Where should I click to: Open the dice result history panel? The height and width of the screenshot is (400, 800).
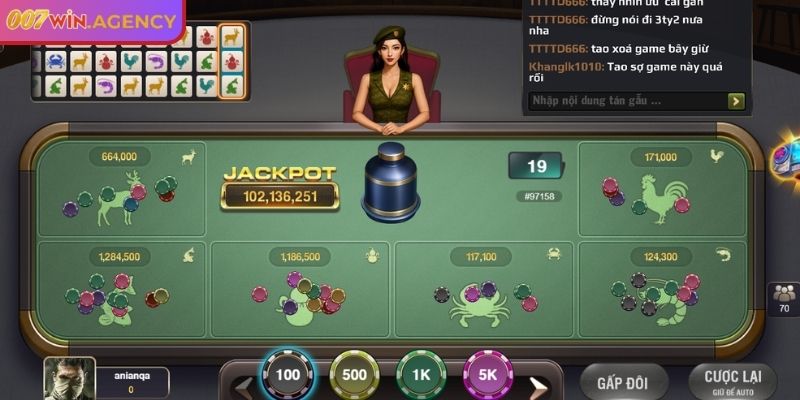tap(139, 62)
